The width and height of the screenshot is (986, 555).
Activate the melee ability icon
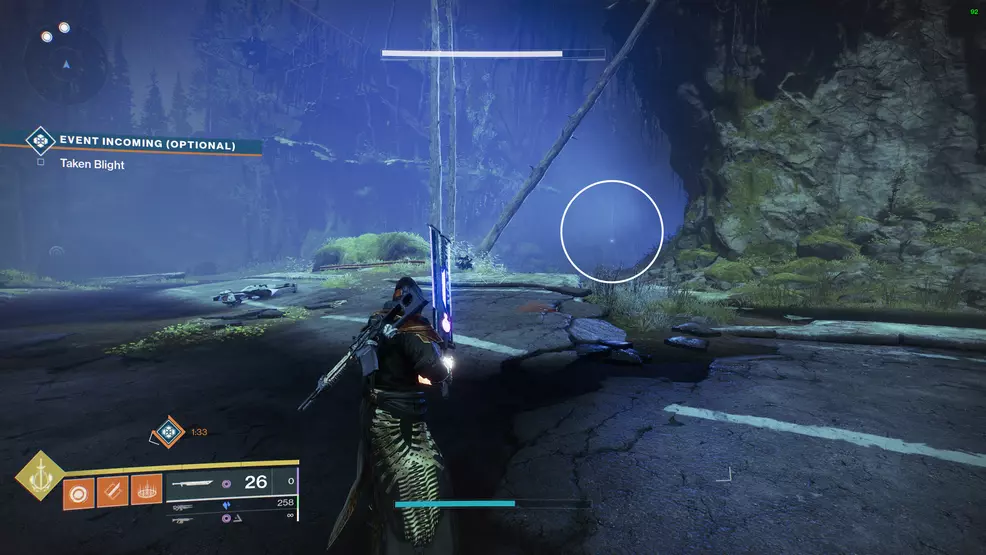tap(111, 491)
